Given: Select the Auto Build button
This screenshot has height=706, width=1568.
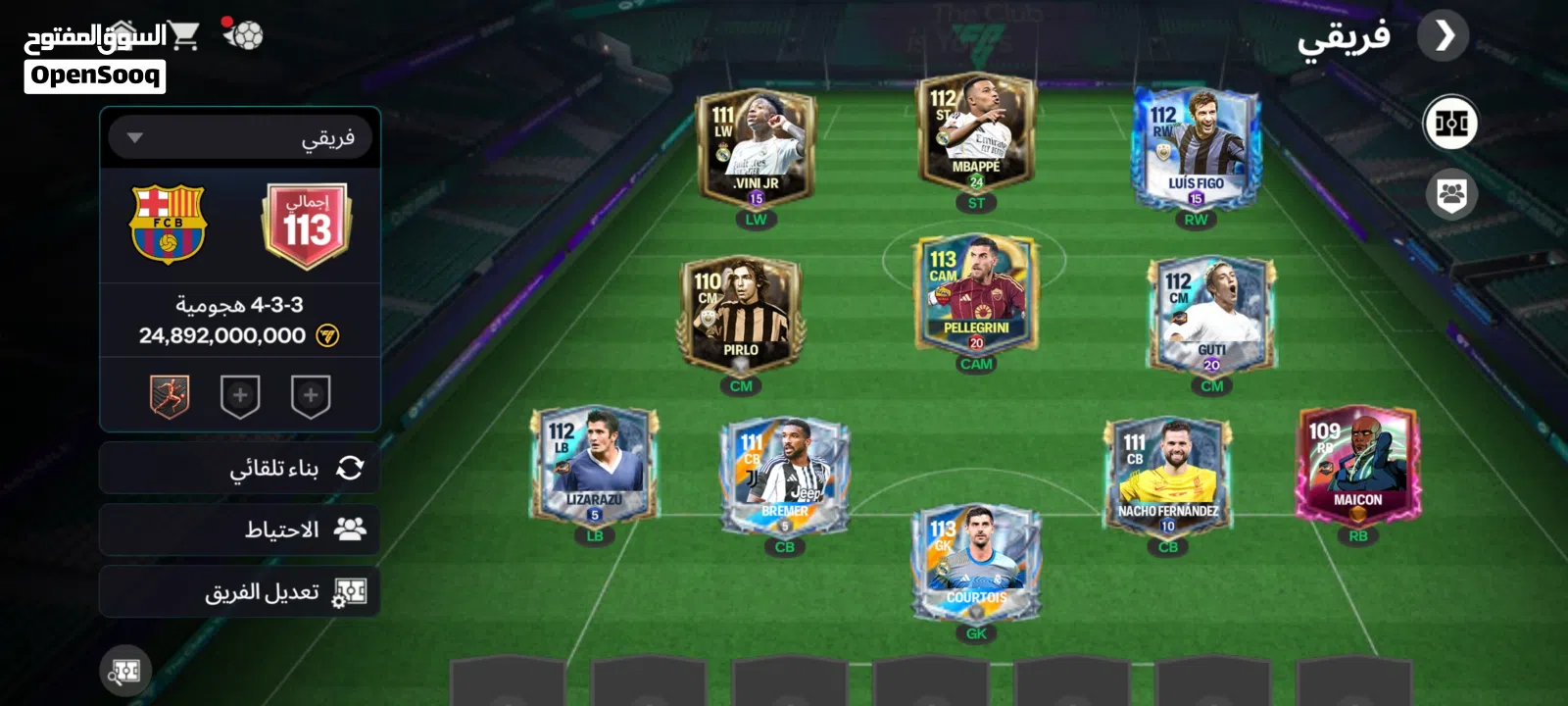Looking at the screenshot, I should [x=240, y=468].
